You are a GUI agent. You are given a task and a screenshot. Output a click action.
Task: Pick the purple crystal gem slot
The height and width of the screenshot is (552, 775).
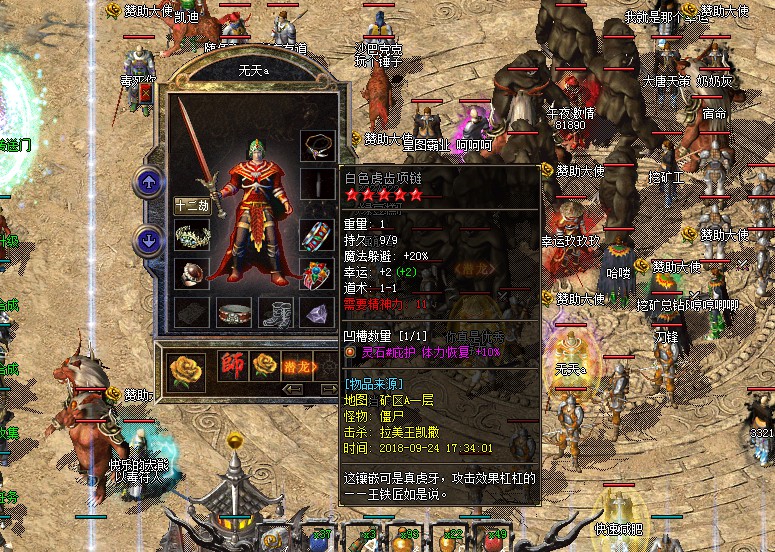[315, 312]
